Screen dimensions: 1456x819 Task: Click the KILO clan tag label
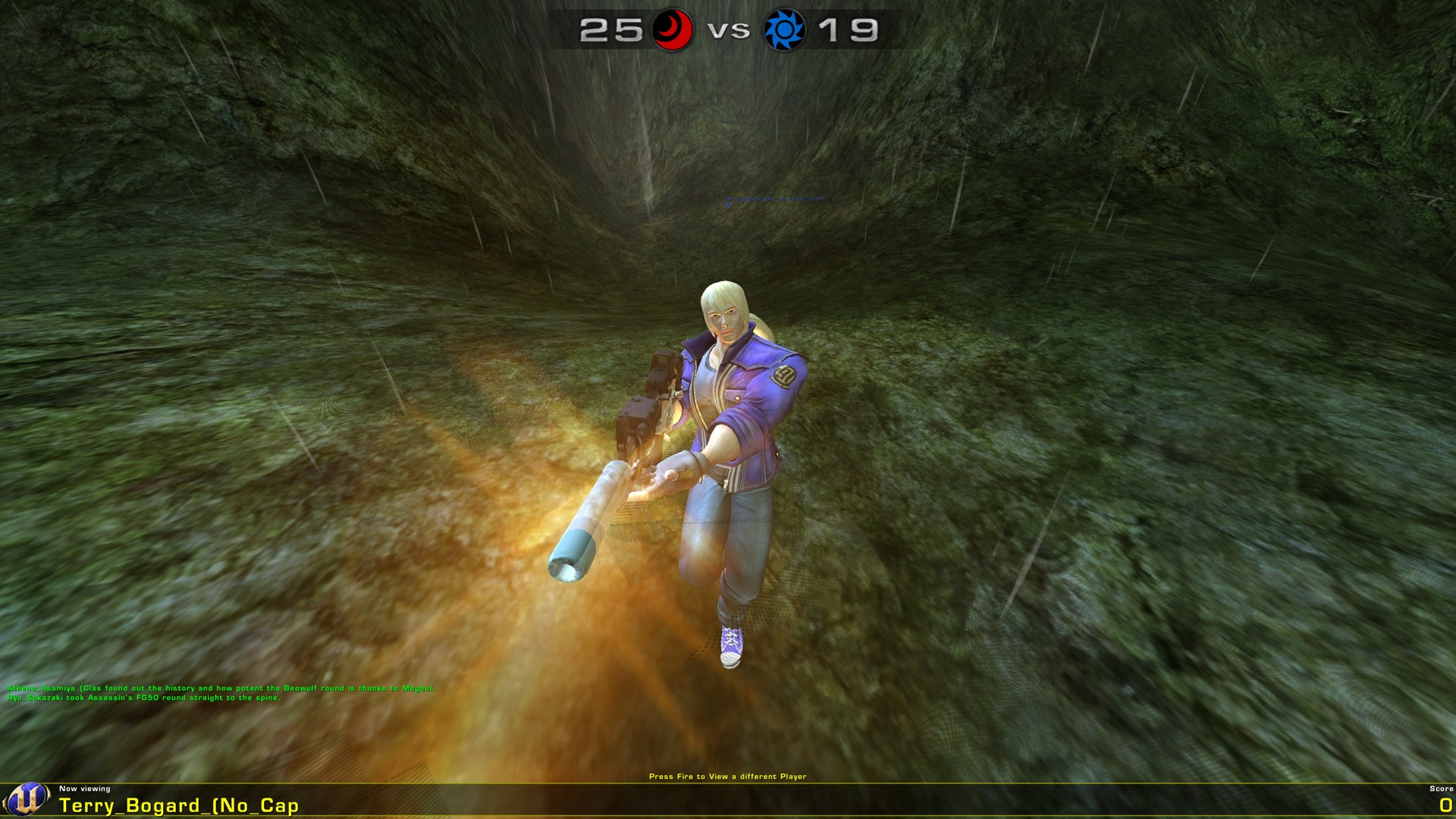pos(798,199)
